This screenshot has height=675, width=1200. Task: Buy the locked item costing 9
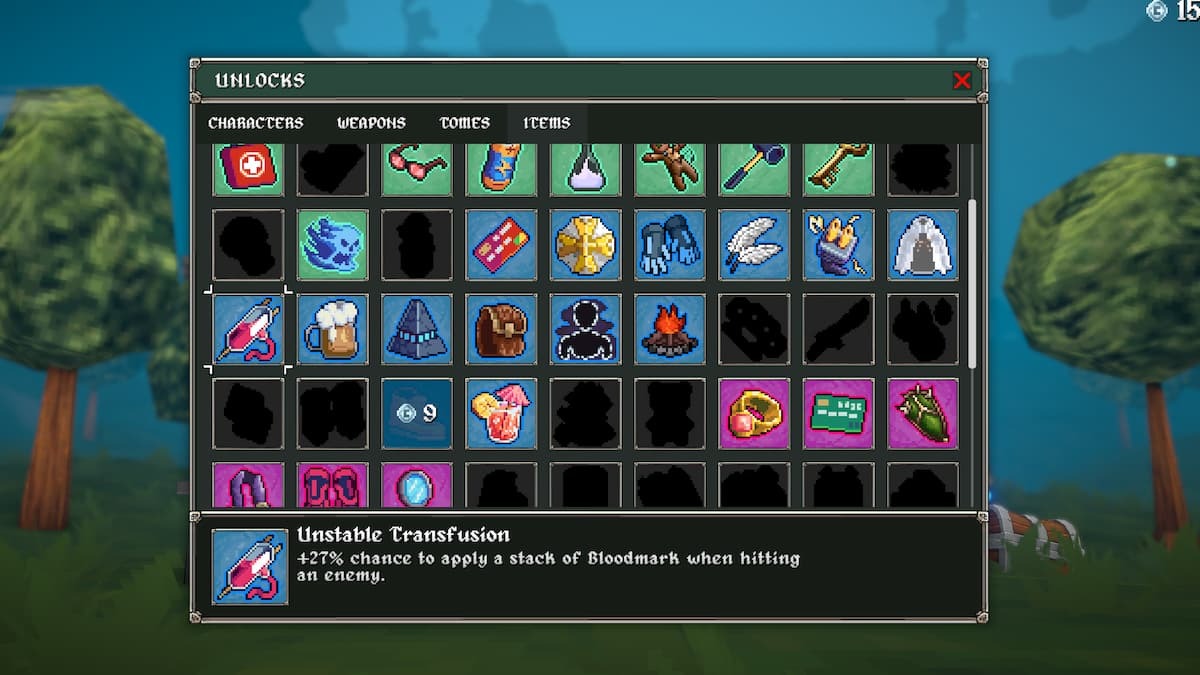tap(417, 413)
